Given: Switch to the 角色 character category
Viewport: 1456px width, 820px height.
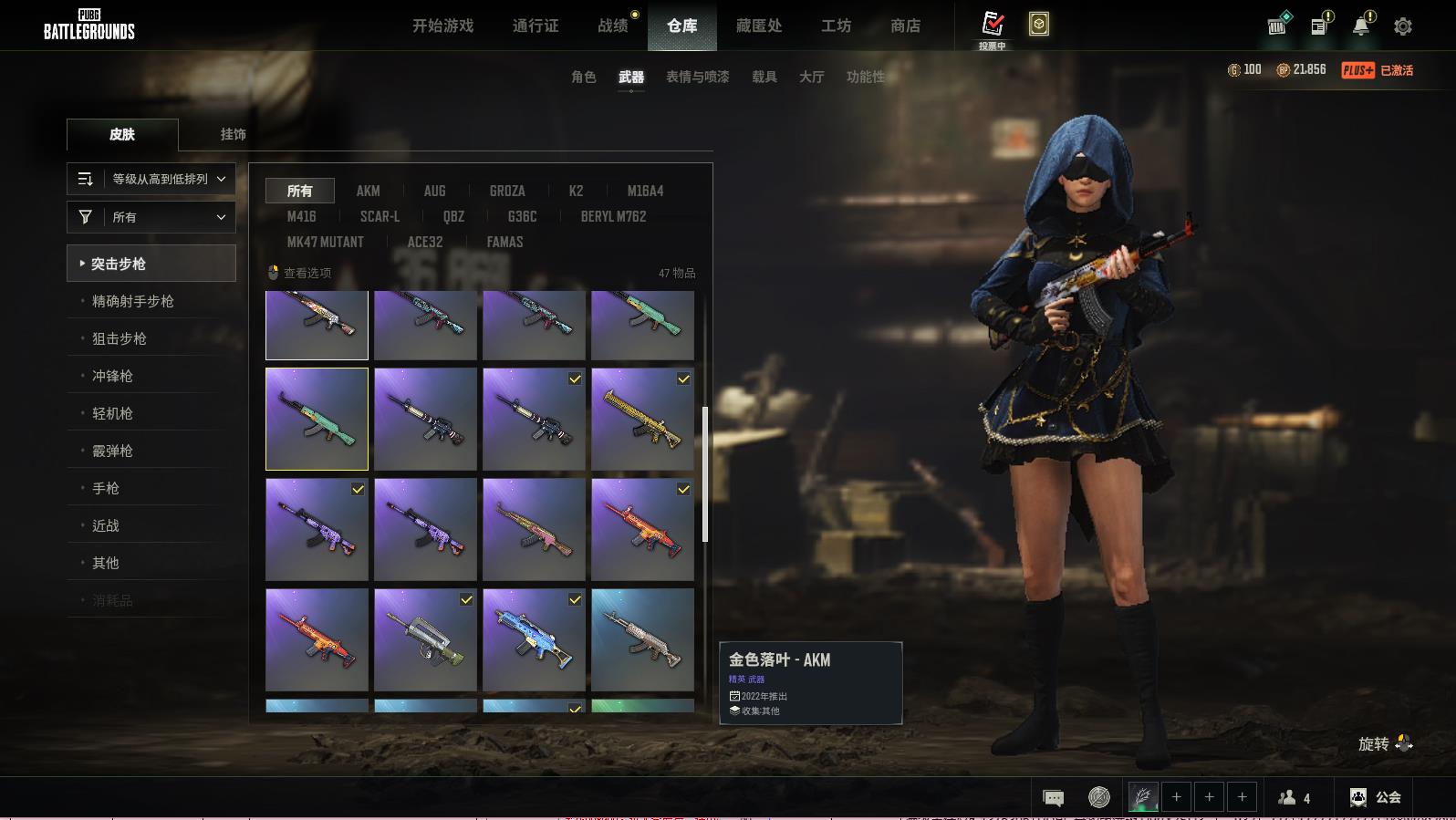Looking at the screenshot, I should tap(583, 77).
